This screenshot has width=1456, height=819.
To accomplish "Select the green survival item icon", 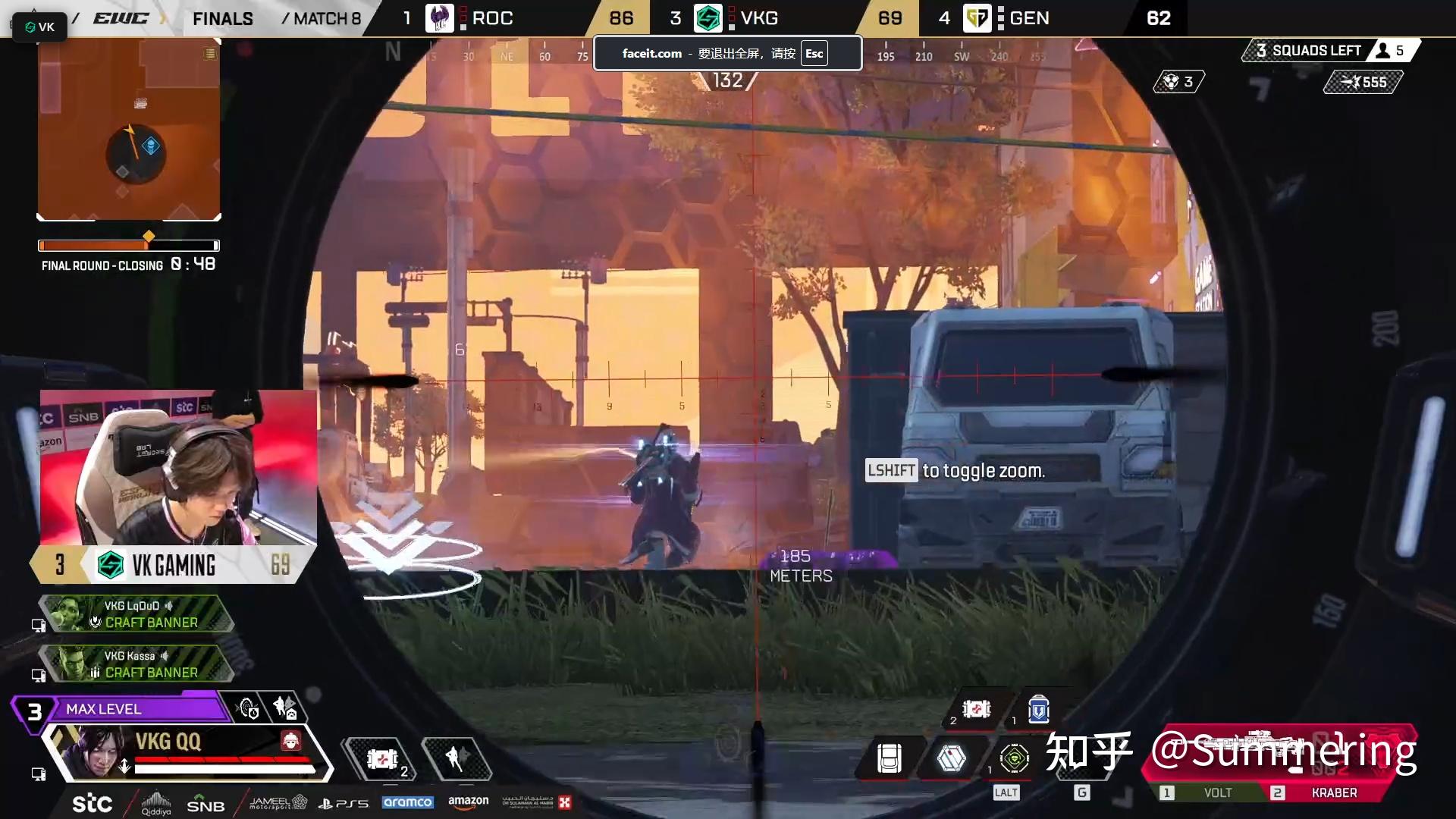I will tap(1014, 758).
